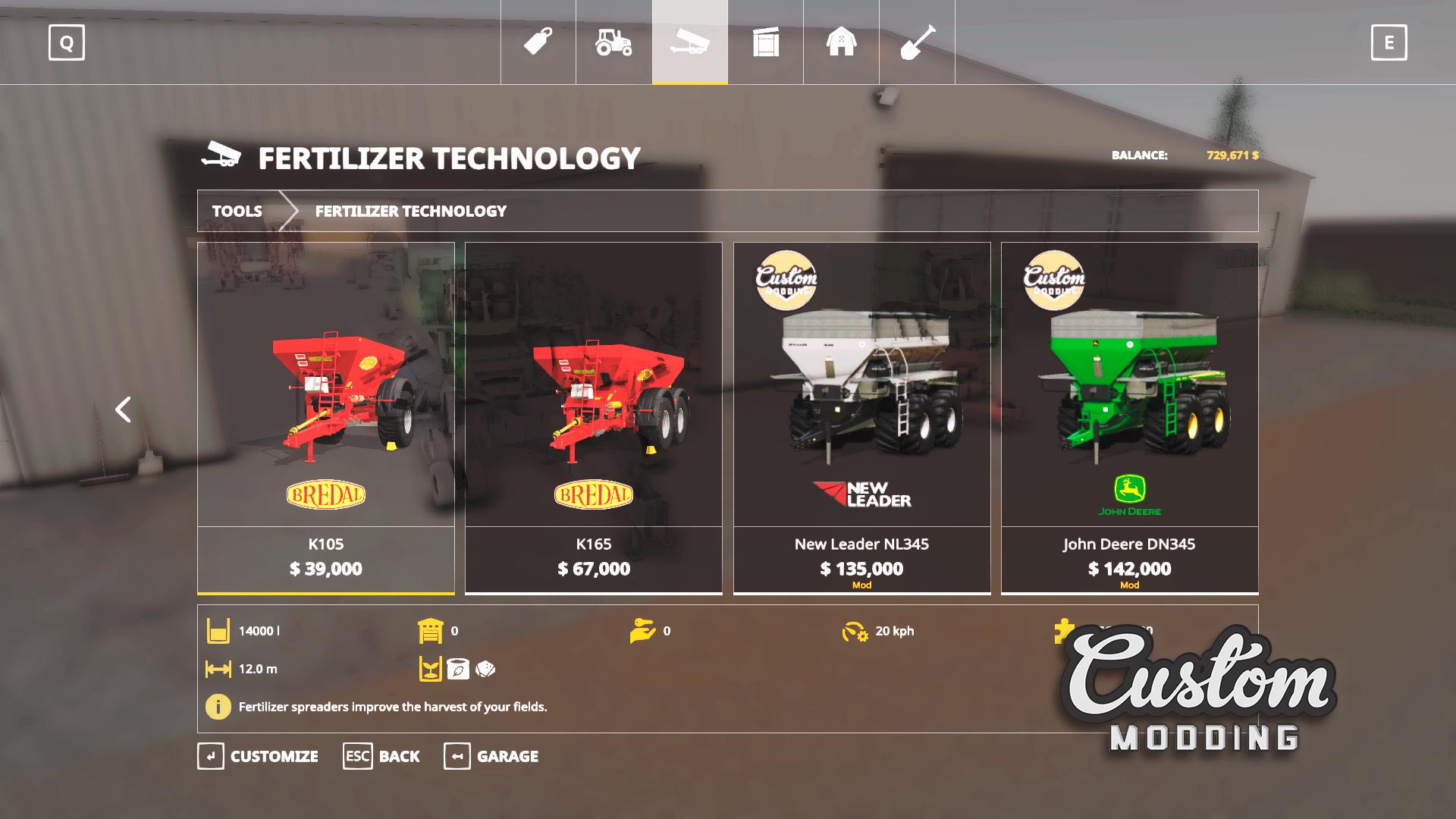This screenshot has width=1456, height=819.
Task: Pick the John Deere DN345 spreader
Action: coord(1129,417)
